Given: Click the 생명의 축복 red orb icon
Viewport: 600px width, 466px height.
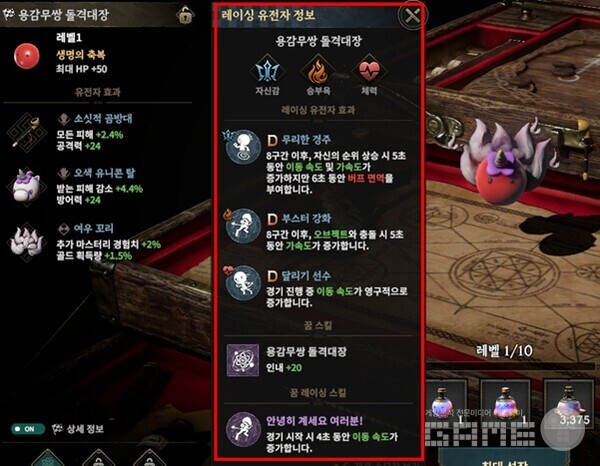Looking at the screenshot, I should [x=26, y=55].
